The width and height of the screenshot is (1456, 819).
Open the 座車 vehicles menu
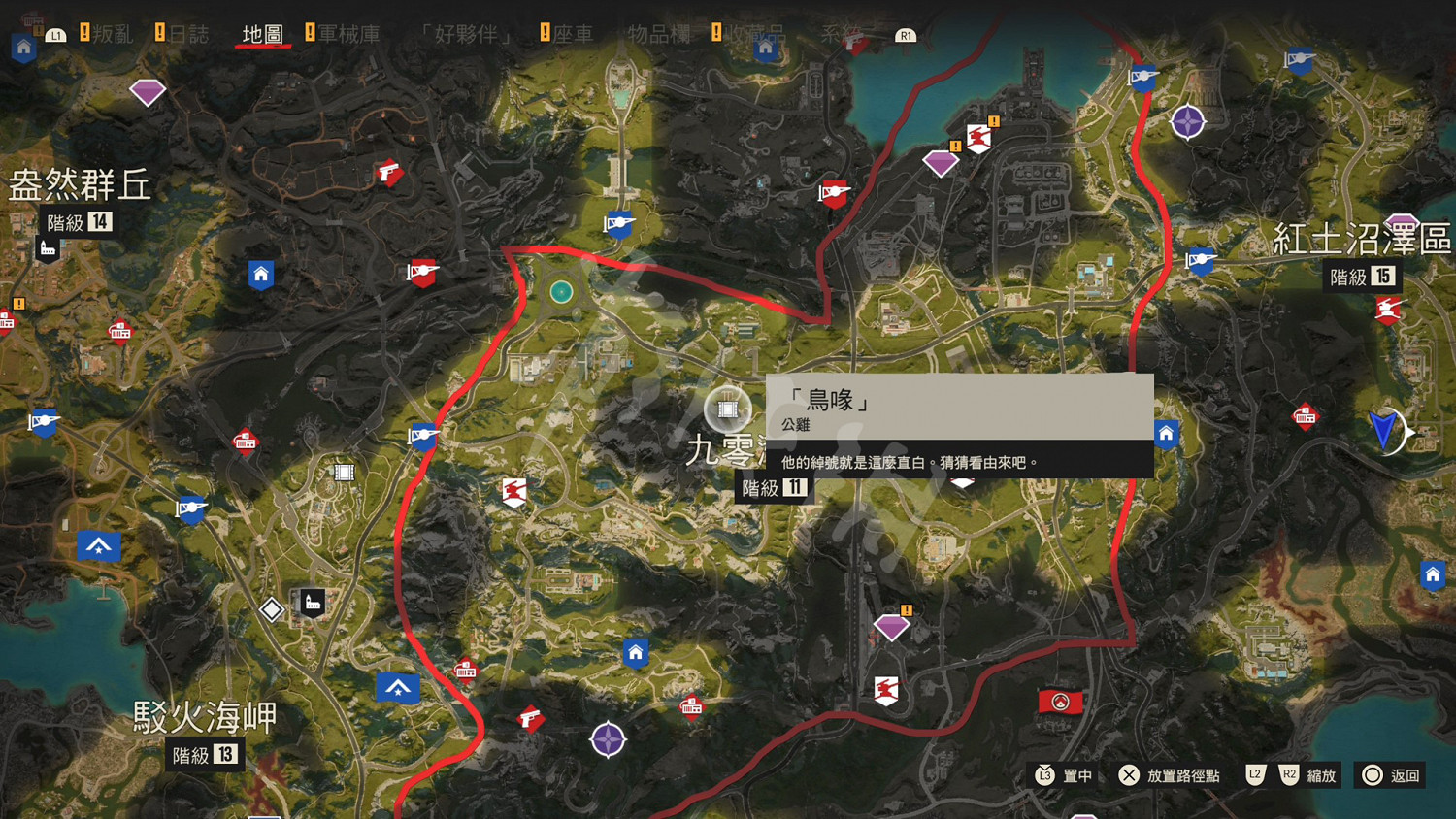coord(573,32)
